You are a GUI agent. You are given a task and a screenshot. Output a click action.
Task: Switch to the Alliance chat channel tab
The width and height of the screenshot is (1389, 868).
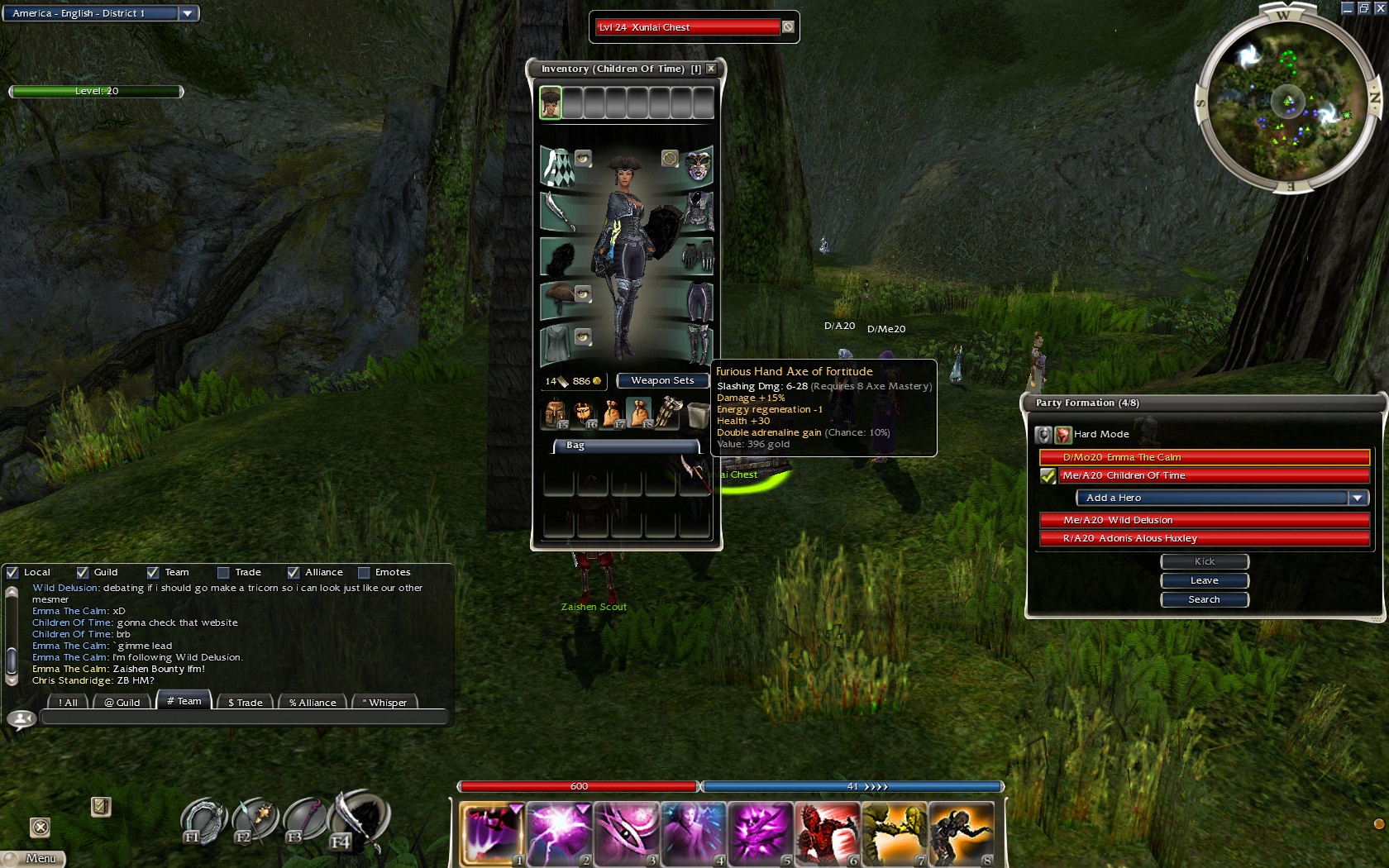[x=313, y=703]
